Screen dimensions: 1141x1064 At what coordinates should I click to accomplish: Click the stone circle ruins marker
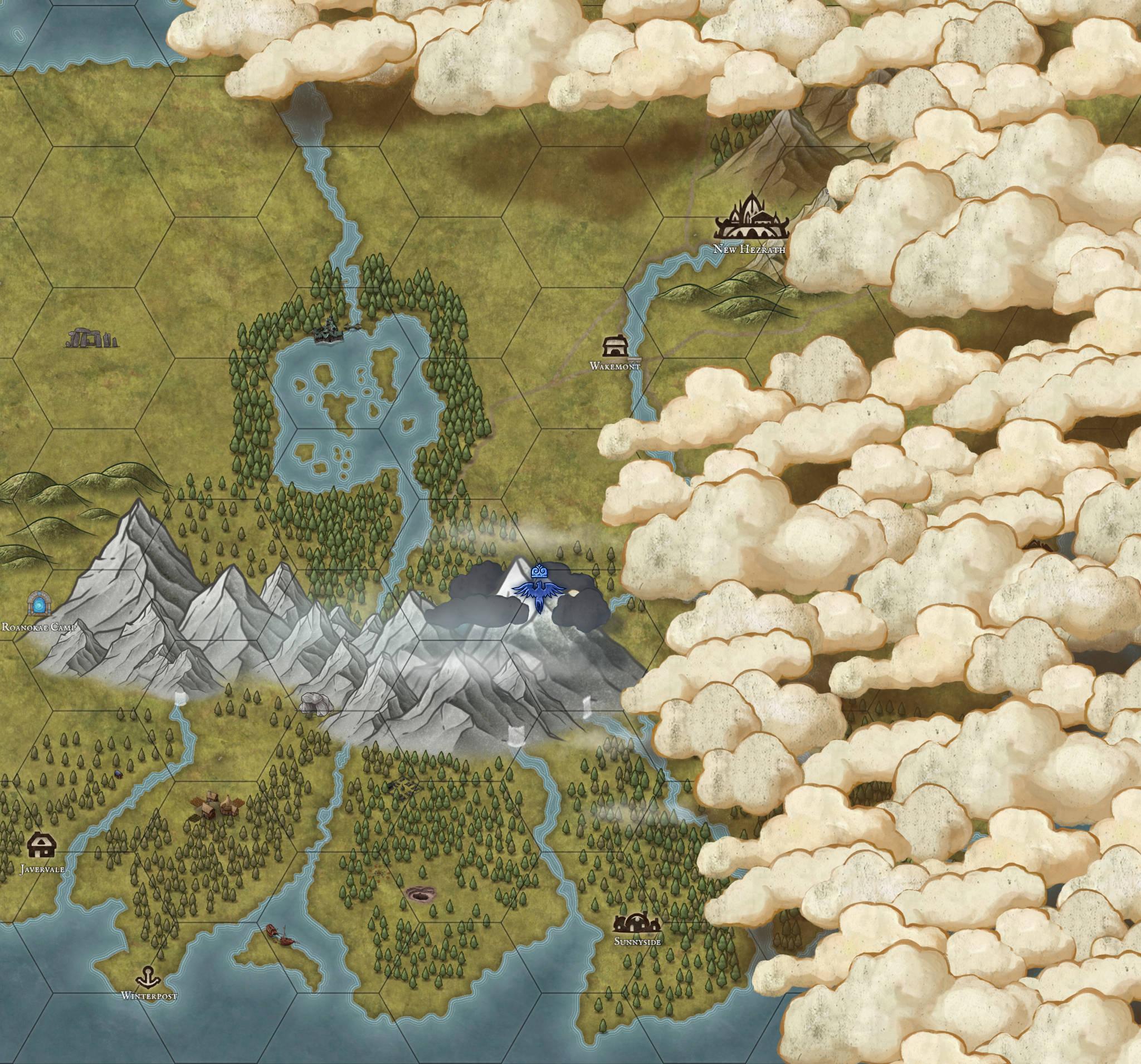pos(92,338)
